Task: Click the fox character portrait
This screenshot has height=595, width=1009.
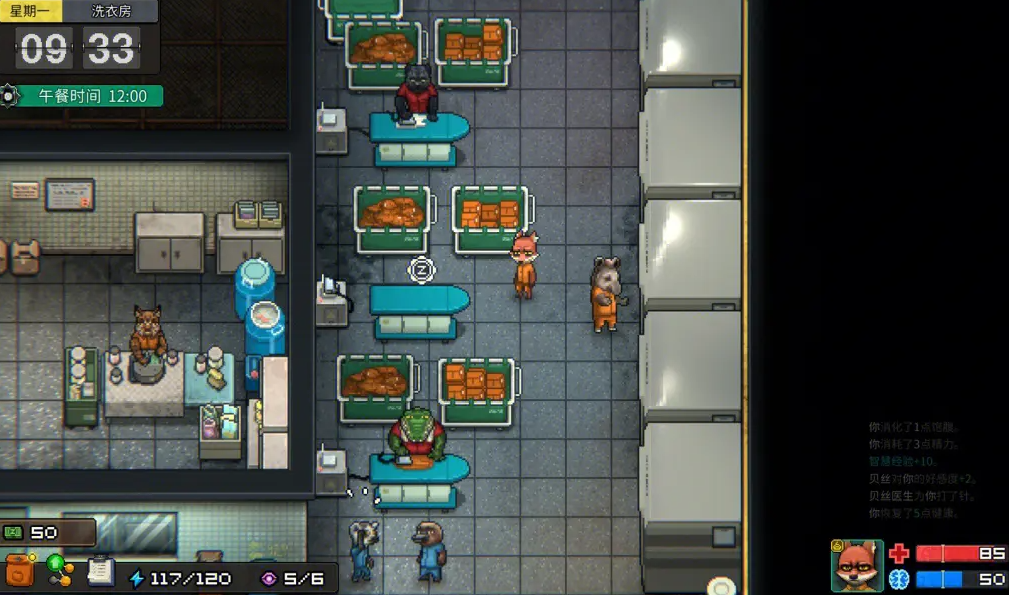Action: point(857,566)
